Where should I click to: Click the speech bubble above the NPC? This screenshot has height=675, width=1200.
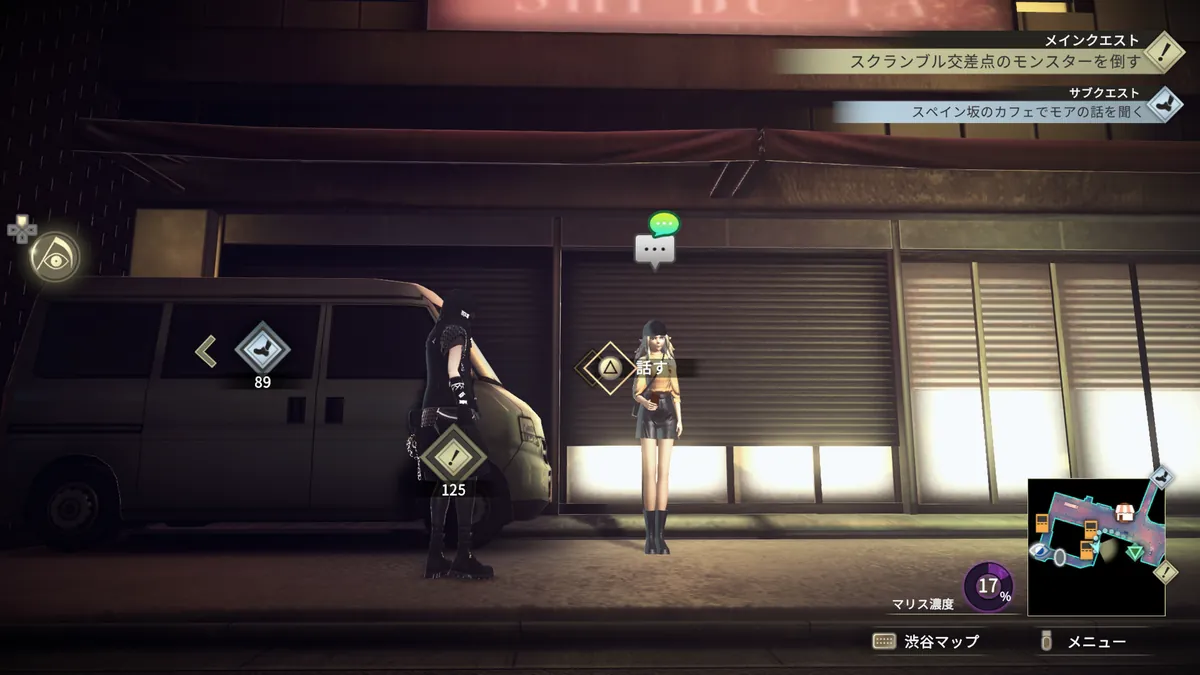click(655, 250)
